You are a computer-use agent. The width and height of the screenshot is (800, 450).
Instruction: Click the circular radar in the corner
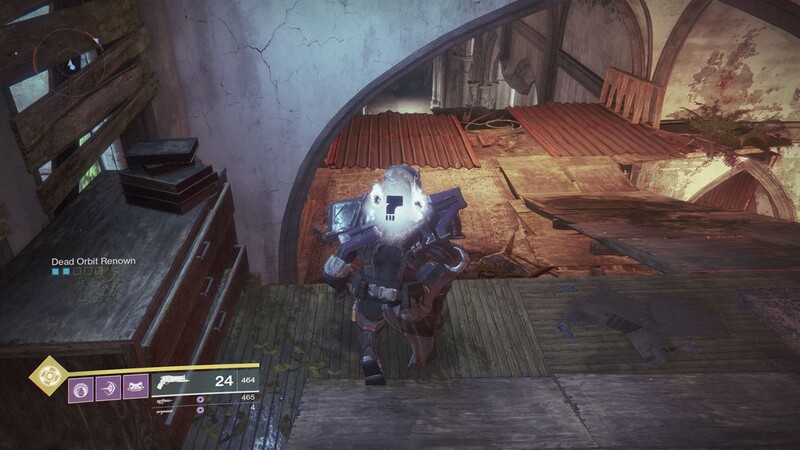(70, 61)
